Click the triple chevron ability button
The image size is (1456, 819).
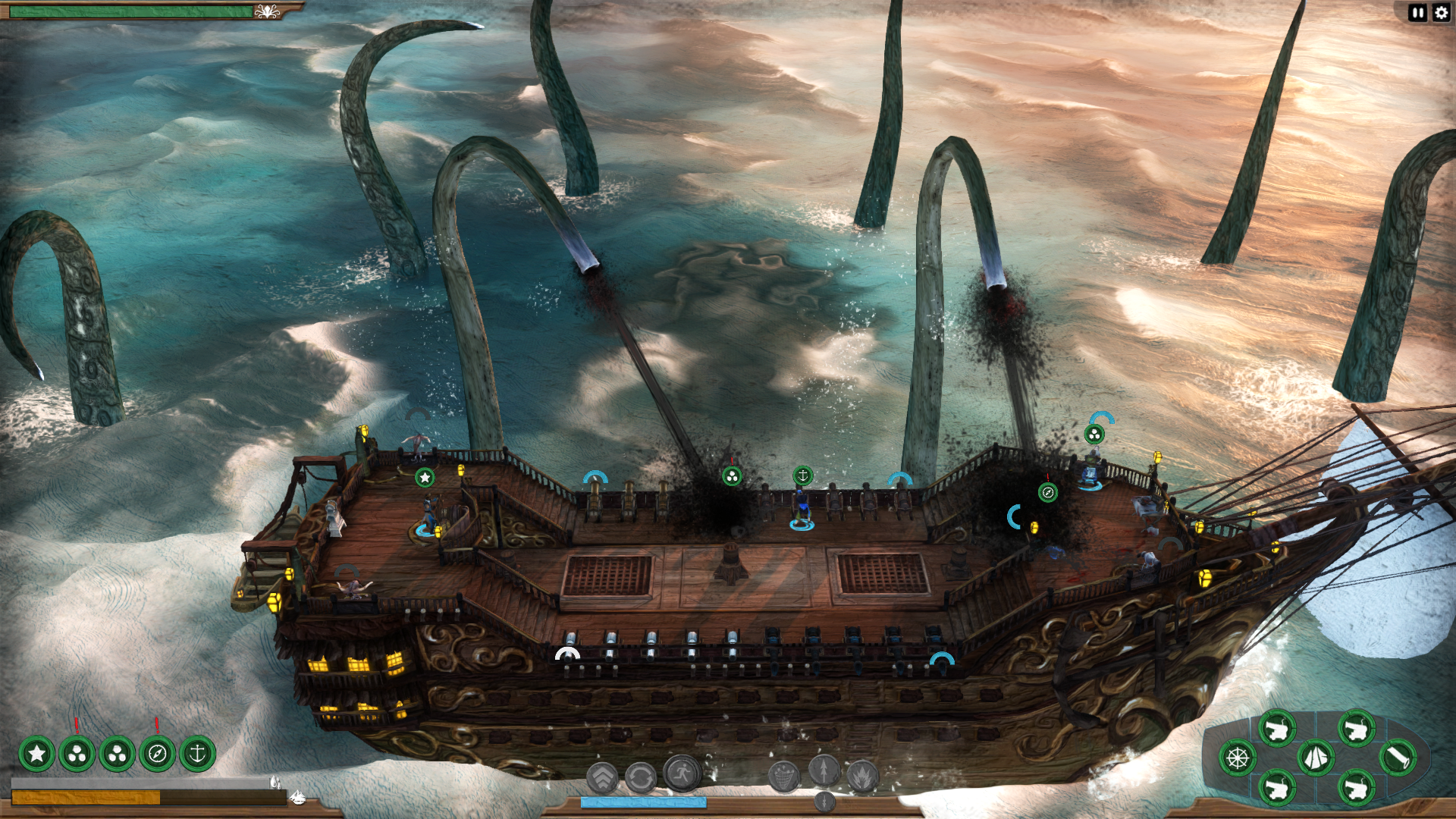coord(603,777)
